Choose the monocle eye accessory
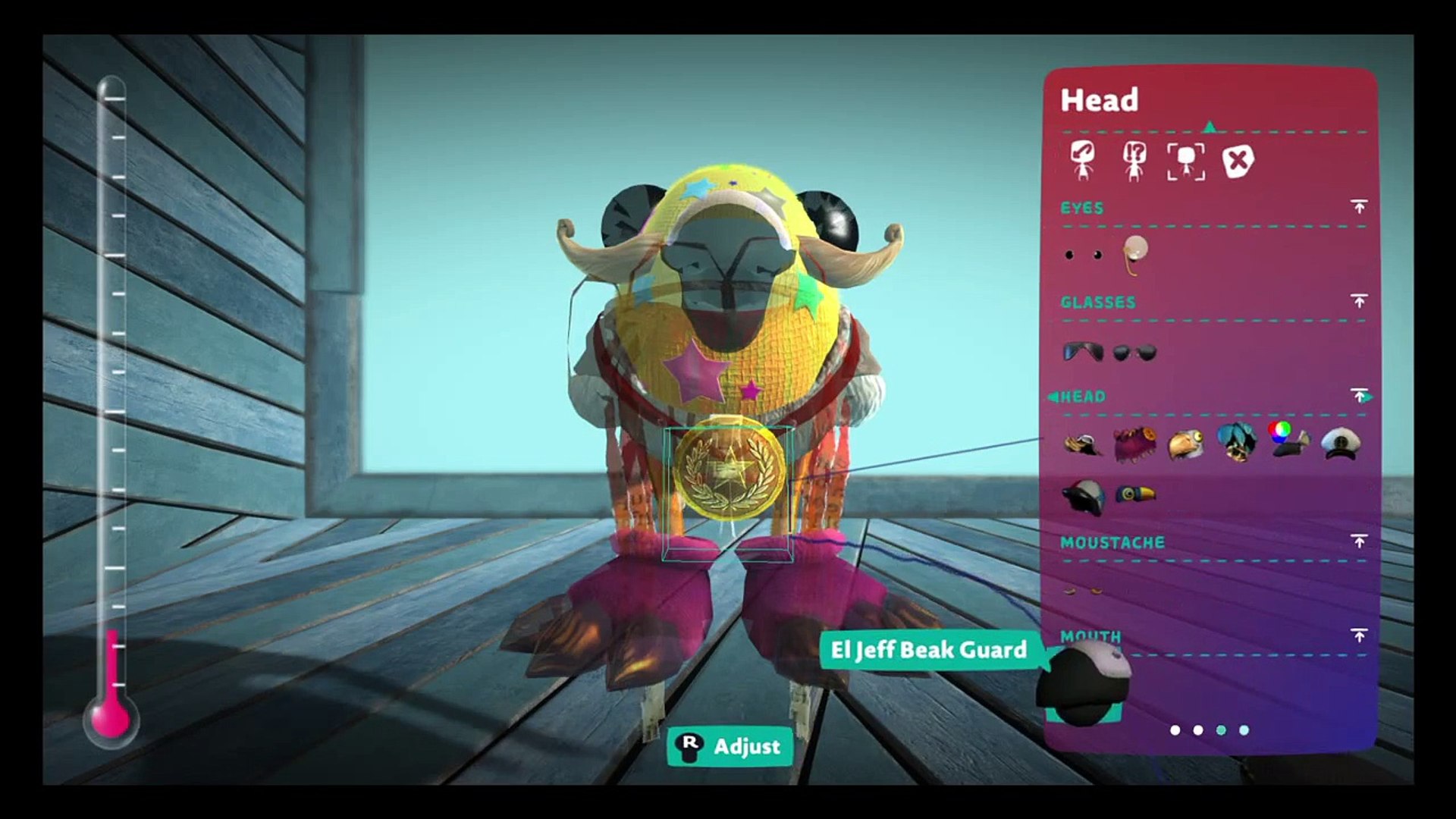Image resolution: width=1456 pixels, height=819 pixels. tap(1135, 253)
